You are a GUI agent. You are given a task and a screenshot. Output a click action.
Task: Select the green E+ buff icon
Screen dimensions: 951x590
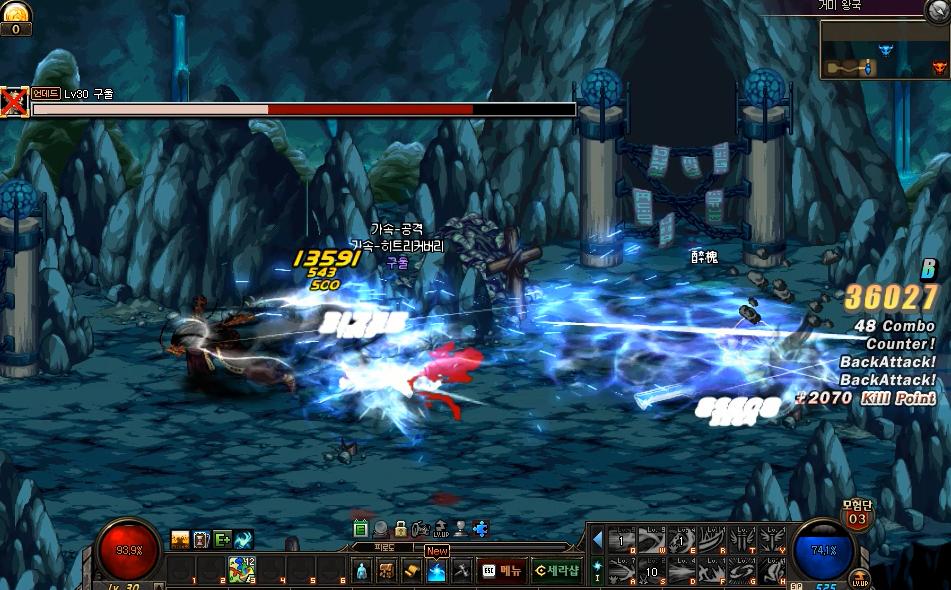point(222,540)
